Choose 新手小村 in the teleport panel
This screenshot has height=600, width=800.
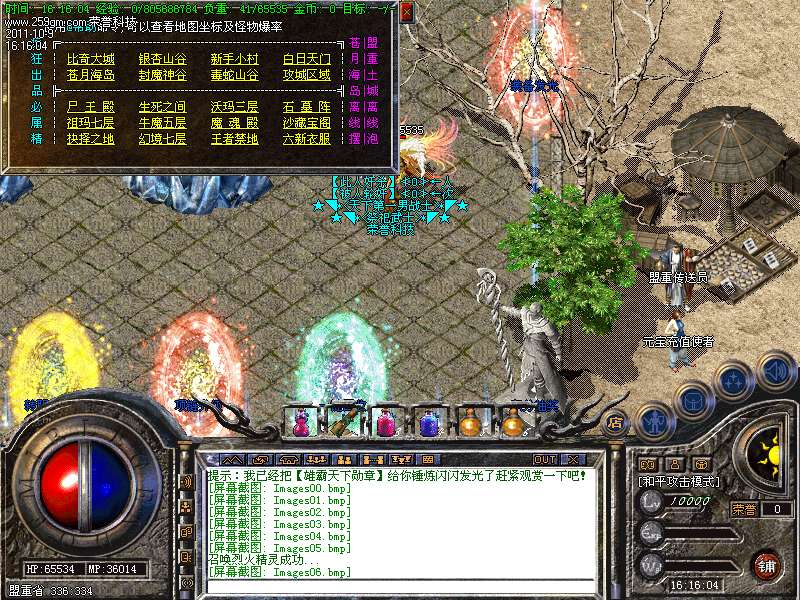point(234,59)
